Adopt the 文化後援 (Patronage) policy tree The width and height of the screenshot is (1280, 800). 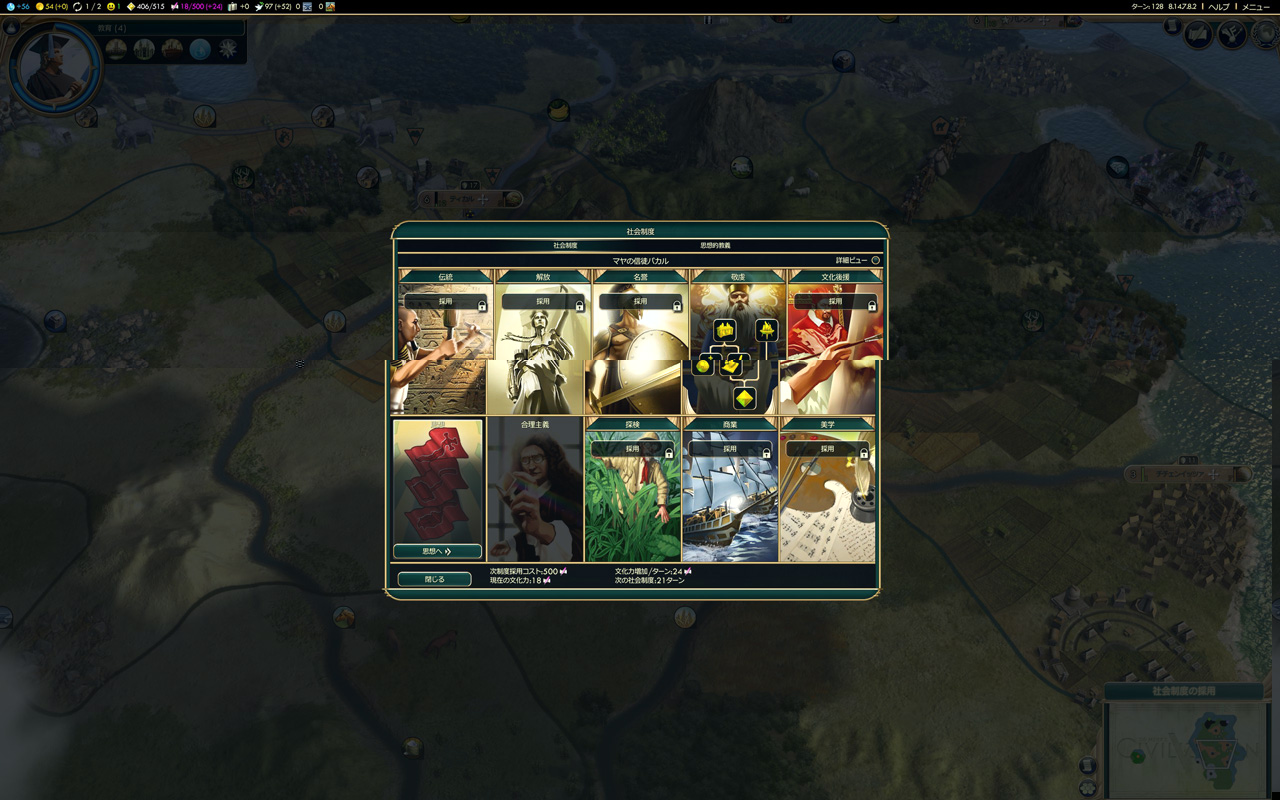click(x=835, y=302)
